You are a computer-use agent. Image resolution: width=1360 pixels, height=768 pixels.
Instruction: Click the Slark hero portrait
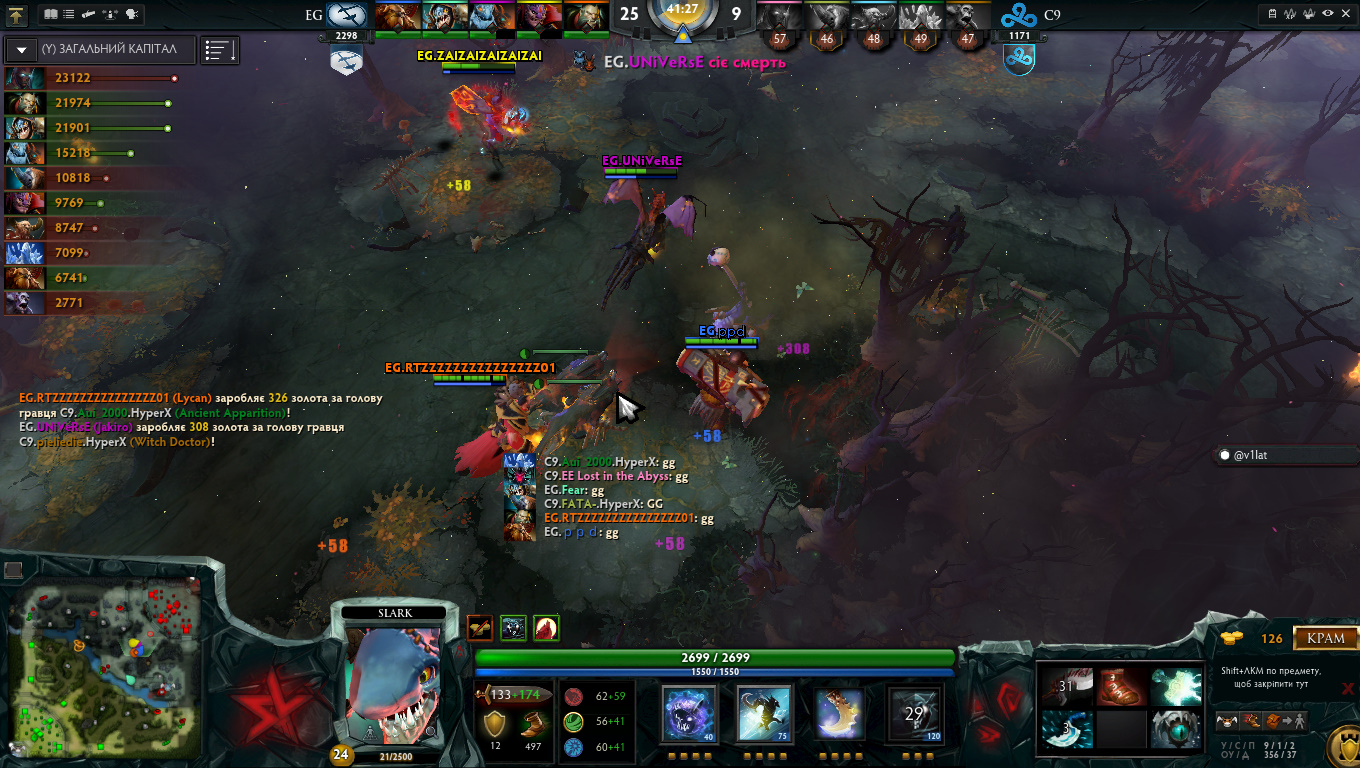tap(393, 683)
